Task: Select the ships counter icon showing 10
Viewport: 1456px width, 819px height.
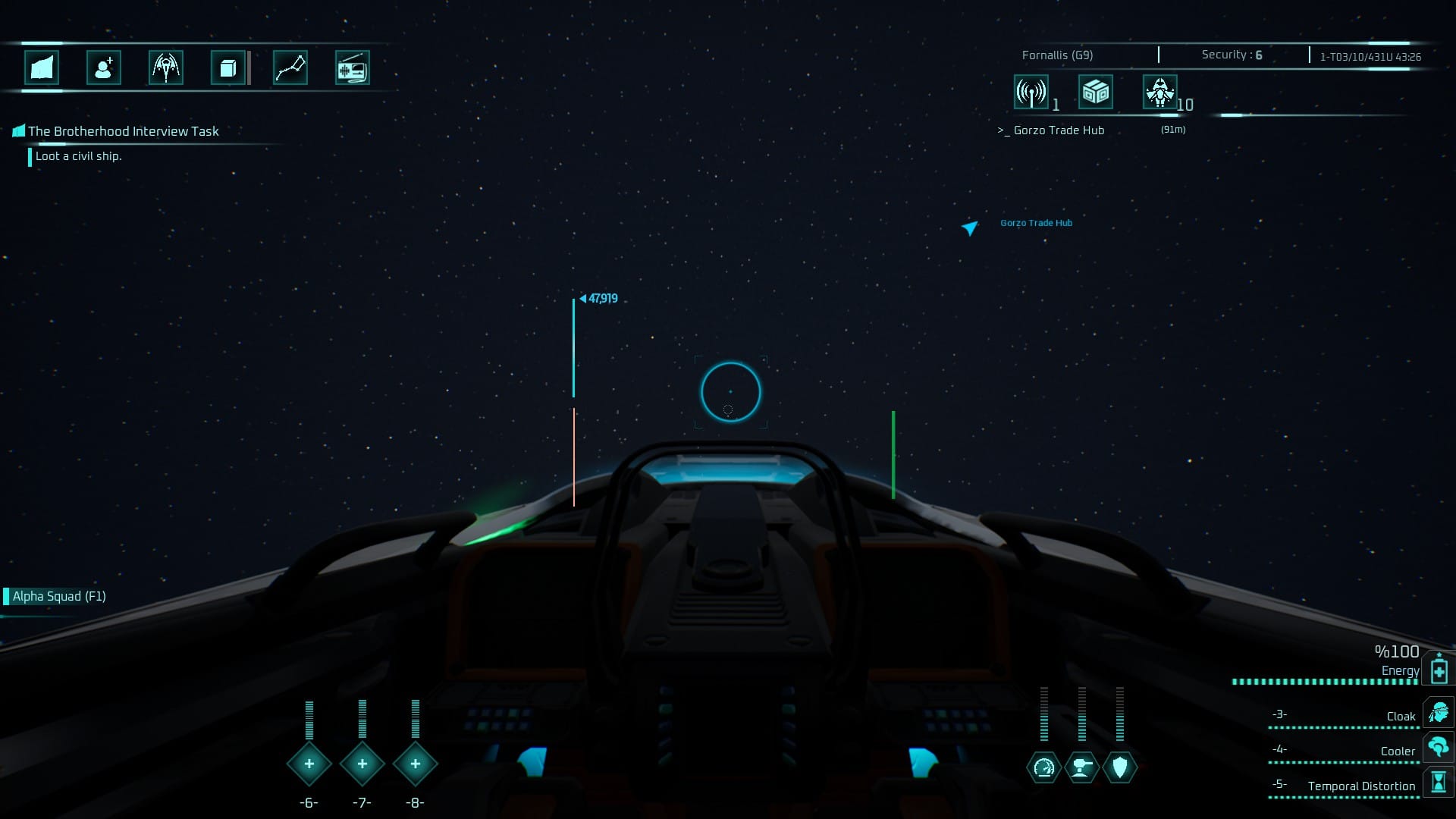Action: point(1160,92)
